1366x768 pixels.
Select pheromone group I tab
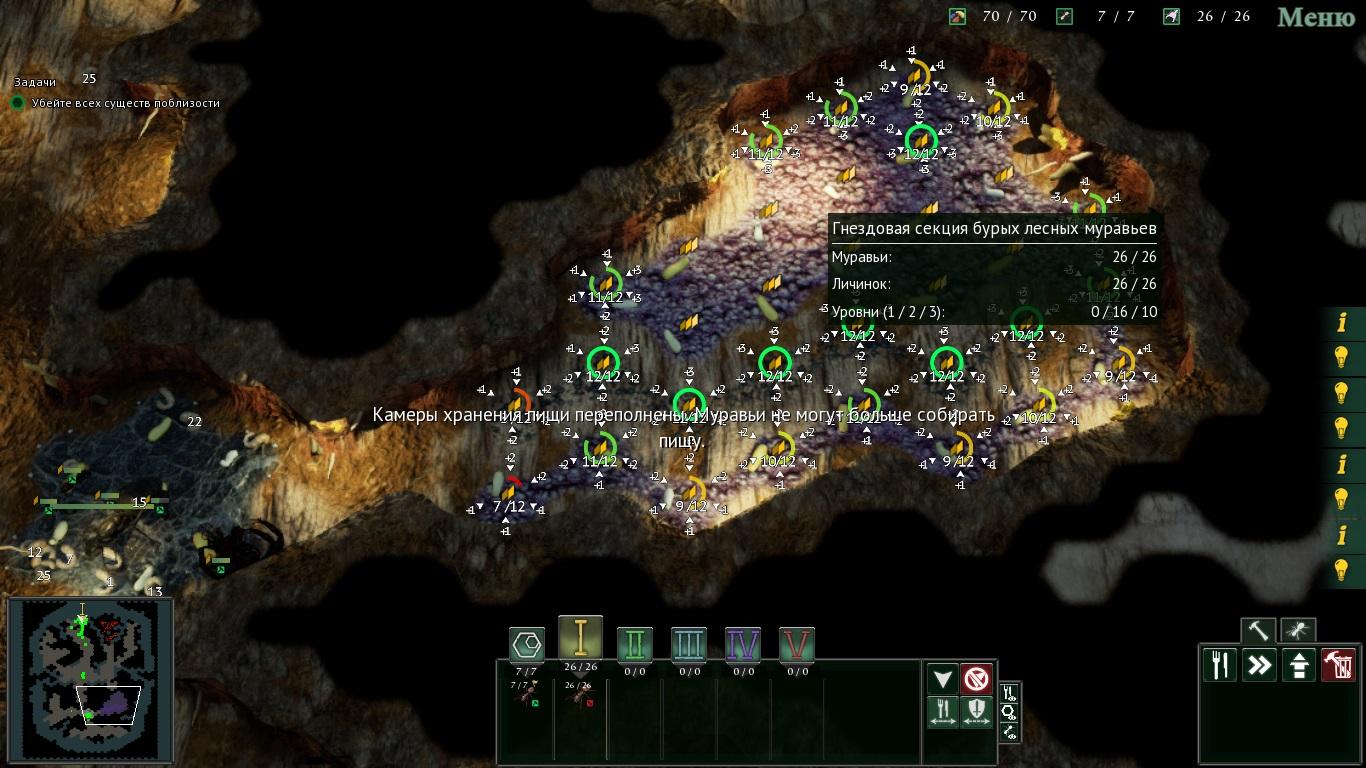(x=580, y=636)
